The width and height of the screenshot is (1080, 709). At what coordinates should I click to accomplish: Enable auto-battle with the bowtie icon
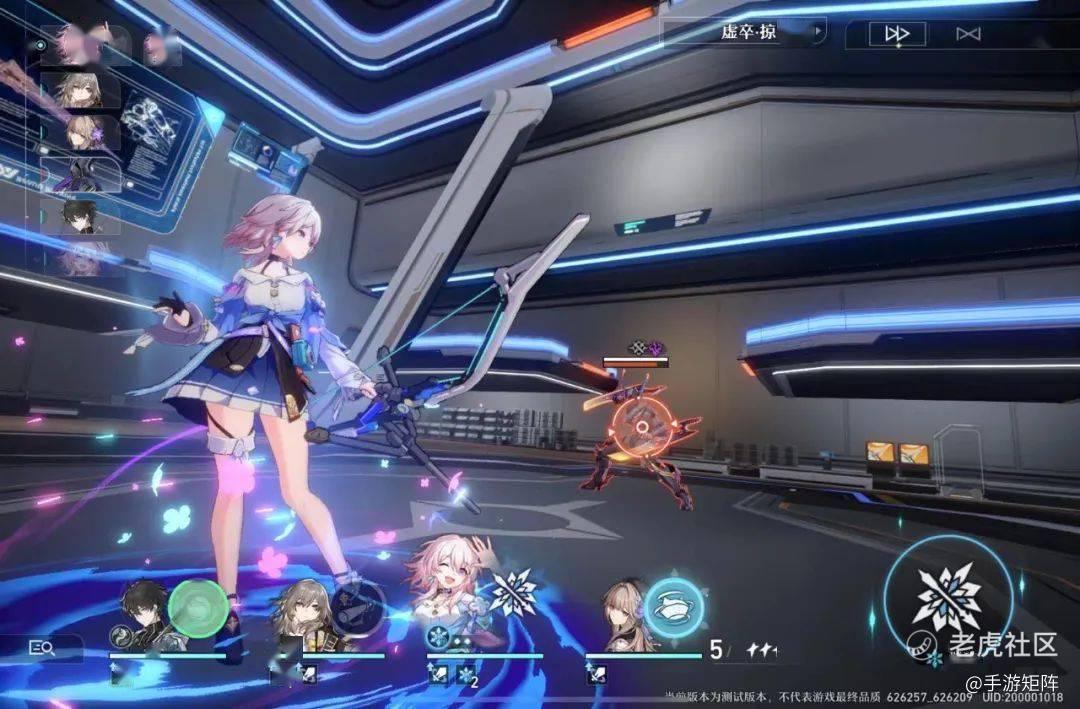[x=967, y=34]
